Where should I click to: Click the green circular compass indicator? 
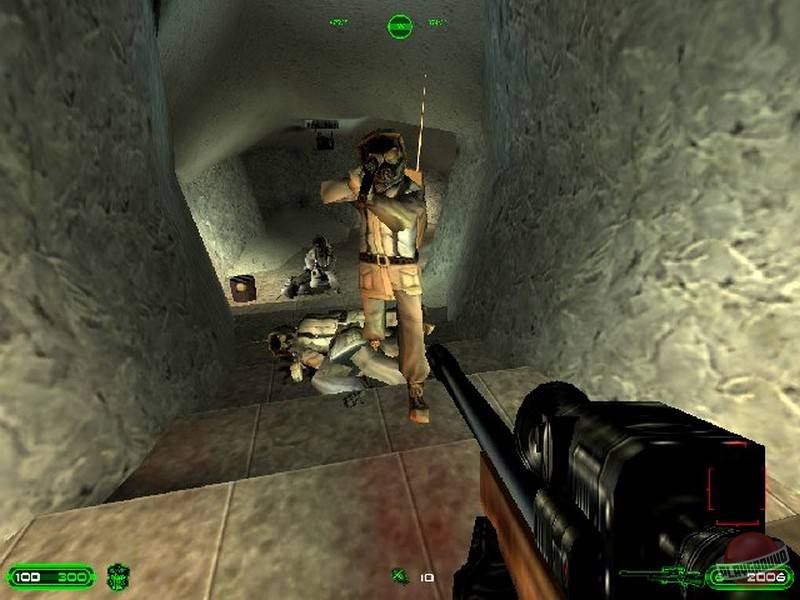(400, 25)
